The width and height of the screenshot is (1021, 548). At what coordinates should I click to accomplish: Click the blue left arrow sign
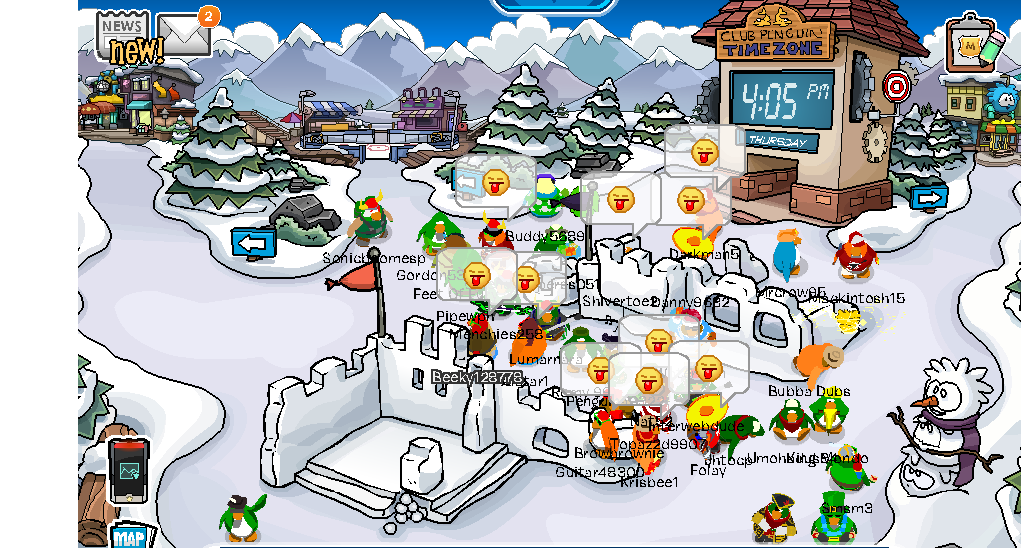pyautogui.click(x=254, y=242)
